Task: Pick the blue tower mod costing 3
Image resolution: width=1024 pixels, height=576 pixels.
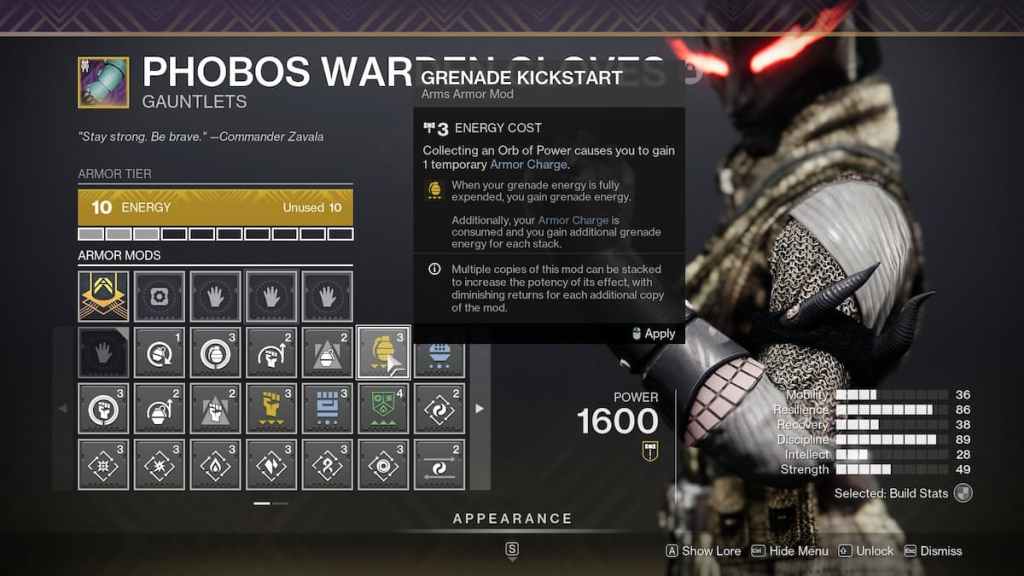Action: pyautogui.click(x=327, y=408)
